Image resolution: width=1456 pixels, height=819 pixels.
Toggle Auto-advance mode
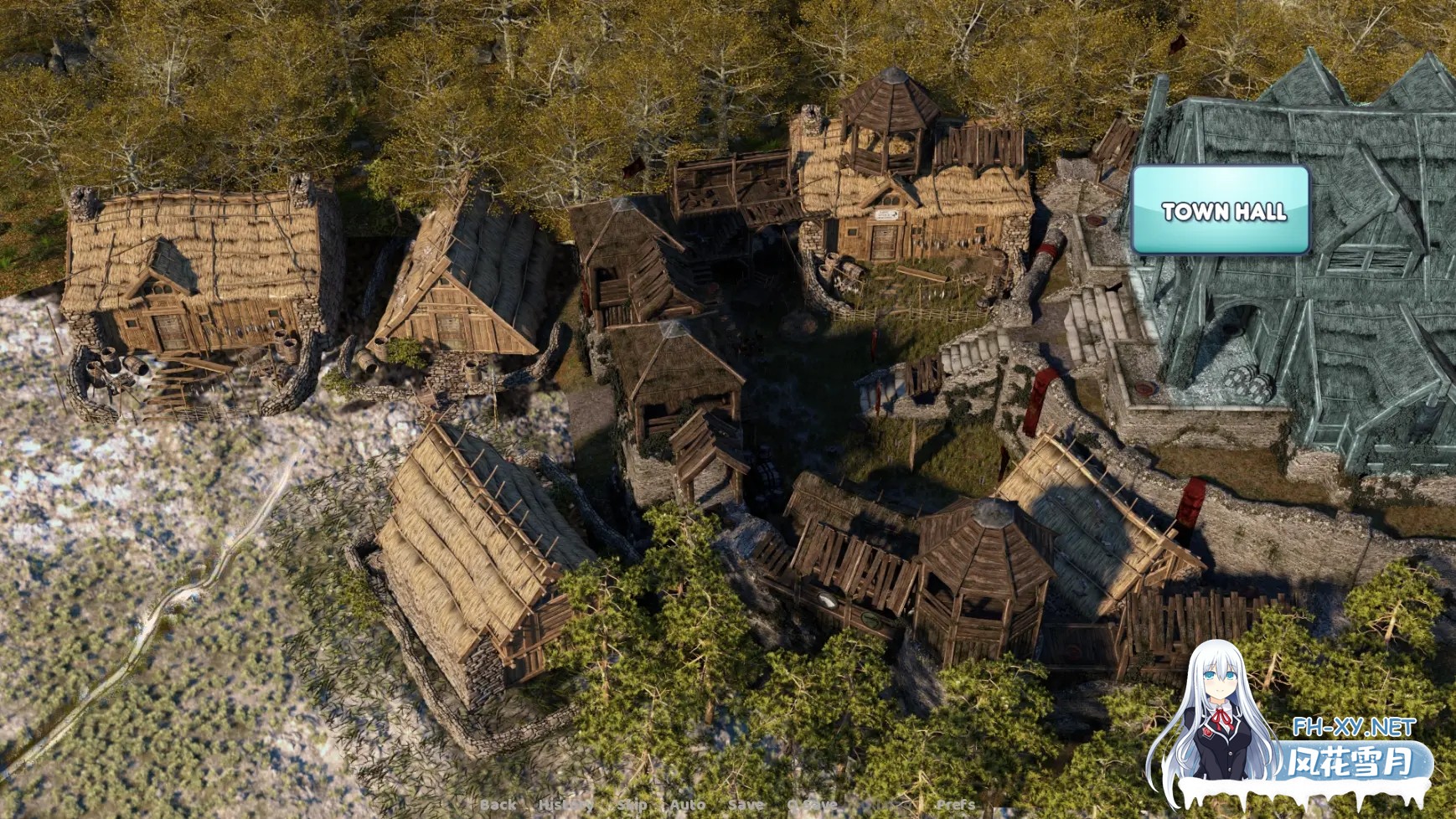coord(687,805)
